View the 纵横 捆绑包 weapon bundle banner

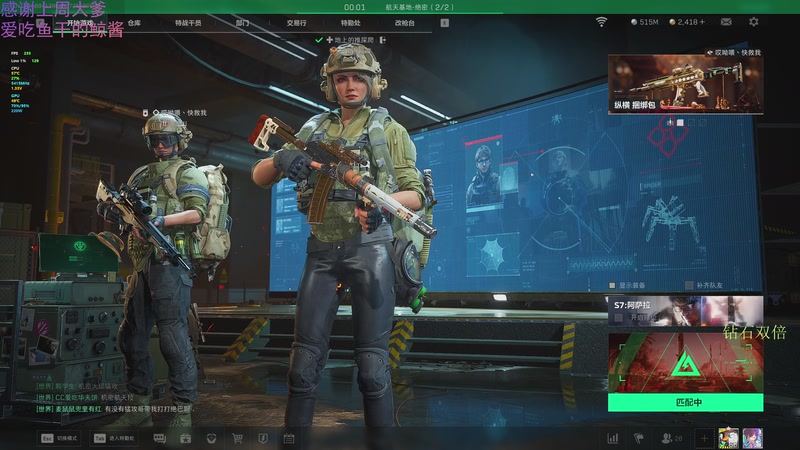[x=685, y=84]
